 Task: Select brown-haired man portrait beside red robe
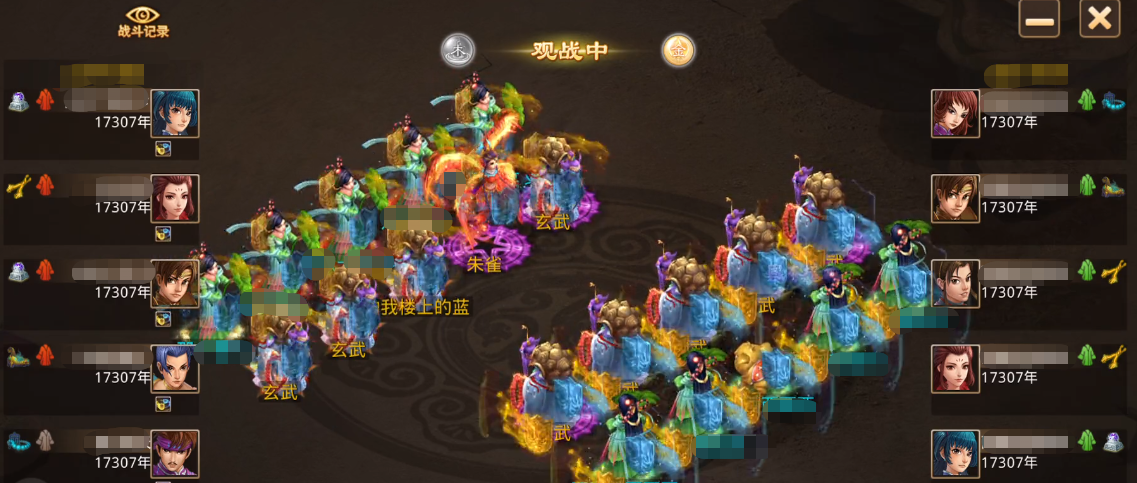175,283
